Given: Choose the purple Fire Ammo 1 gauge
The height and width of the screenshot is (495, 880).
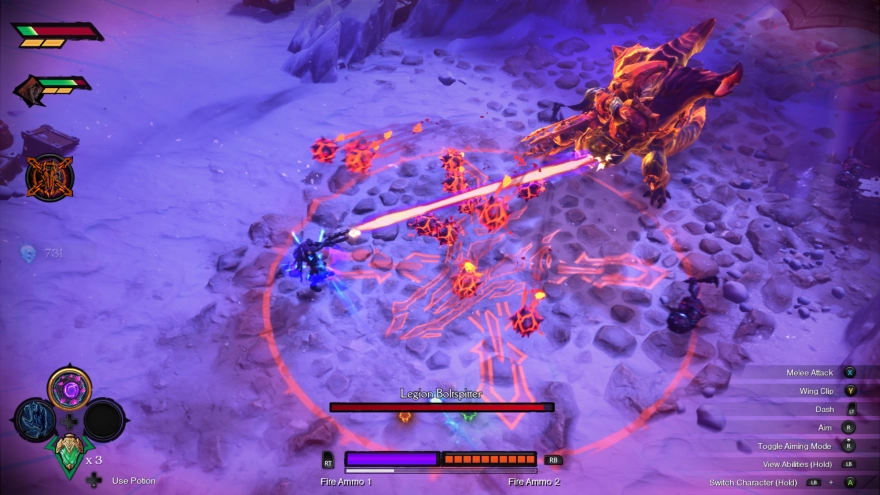Looking at the screenshot, I should point(392,459).
